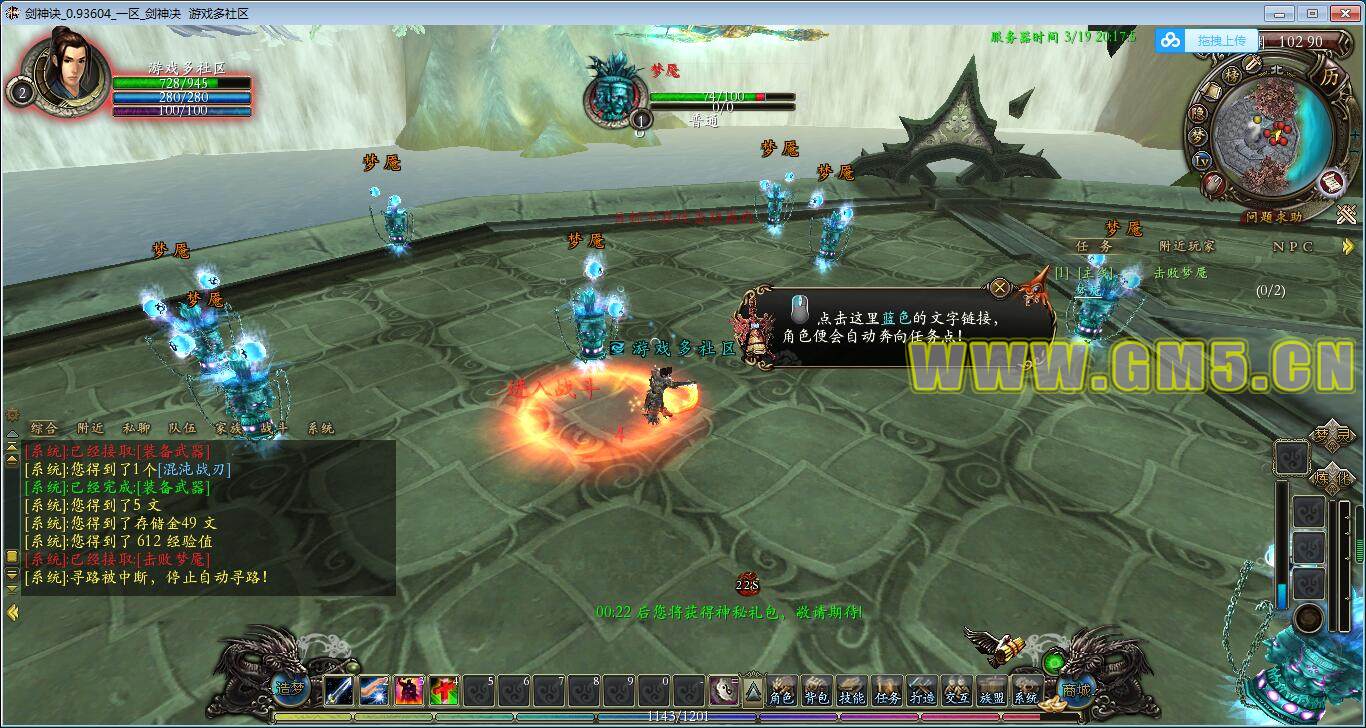Image resolution: width=1366 pixels, height=728 pixels.
Task: Use the red cross healing skill
Action: pyautogui.click(x=444, y=690)
